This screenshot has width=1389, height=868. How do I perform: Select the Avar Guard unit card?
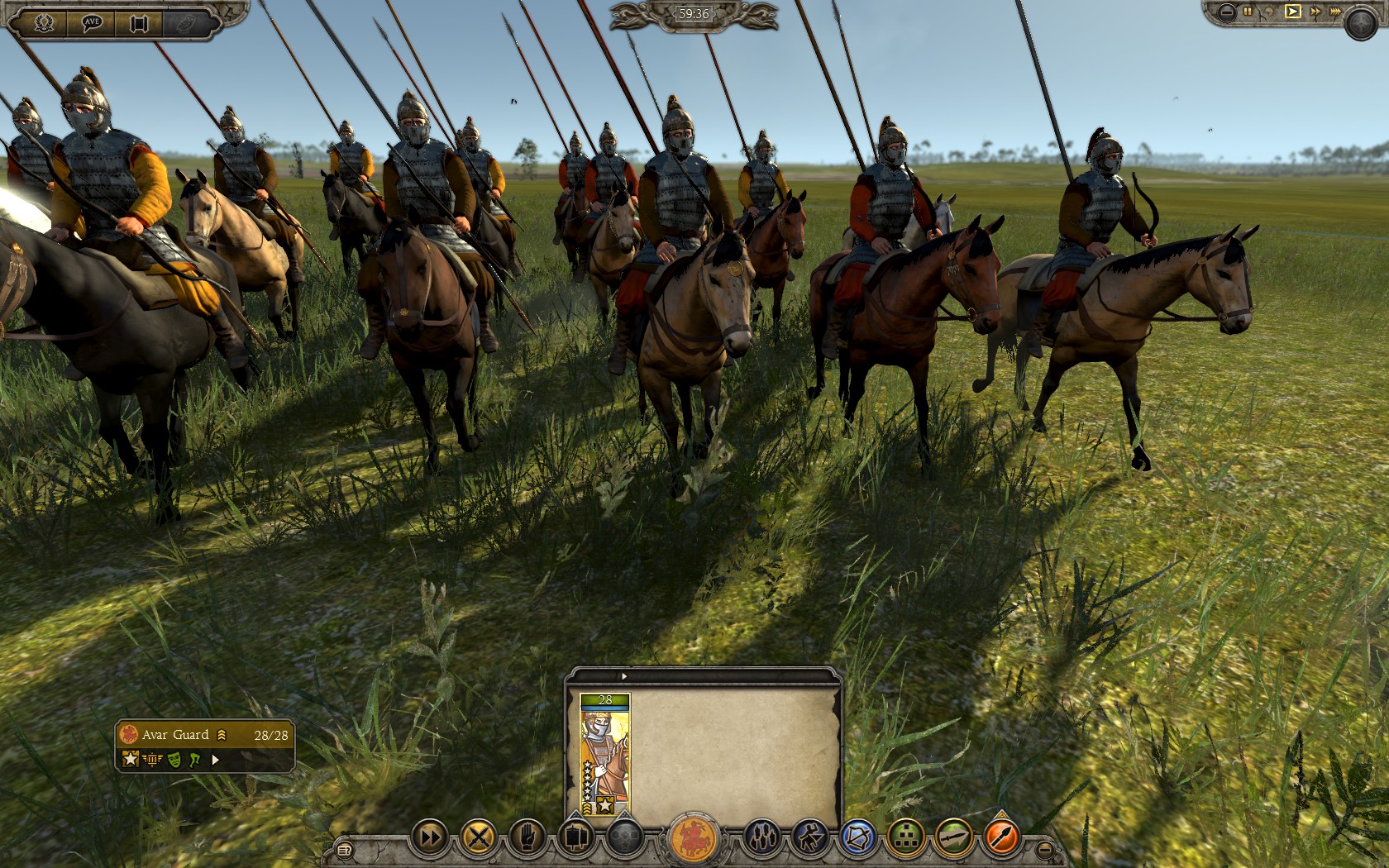pos(604,754)
